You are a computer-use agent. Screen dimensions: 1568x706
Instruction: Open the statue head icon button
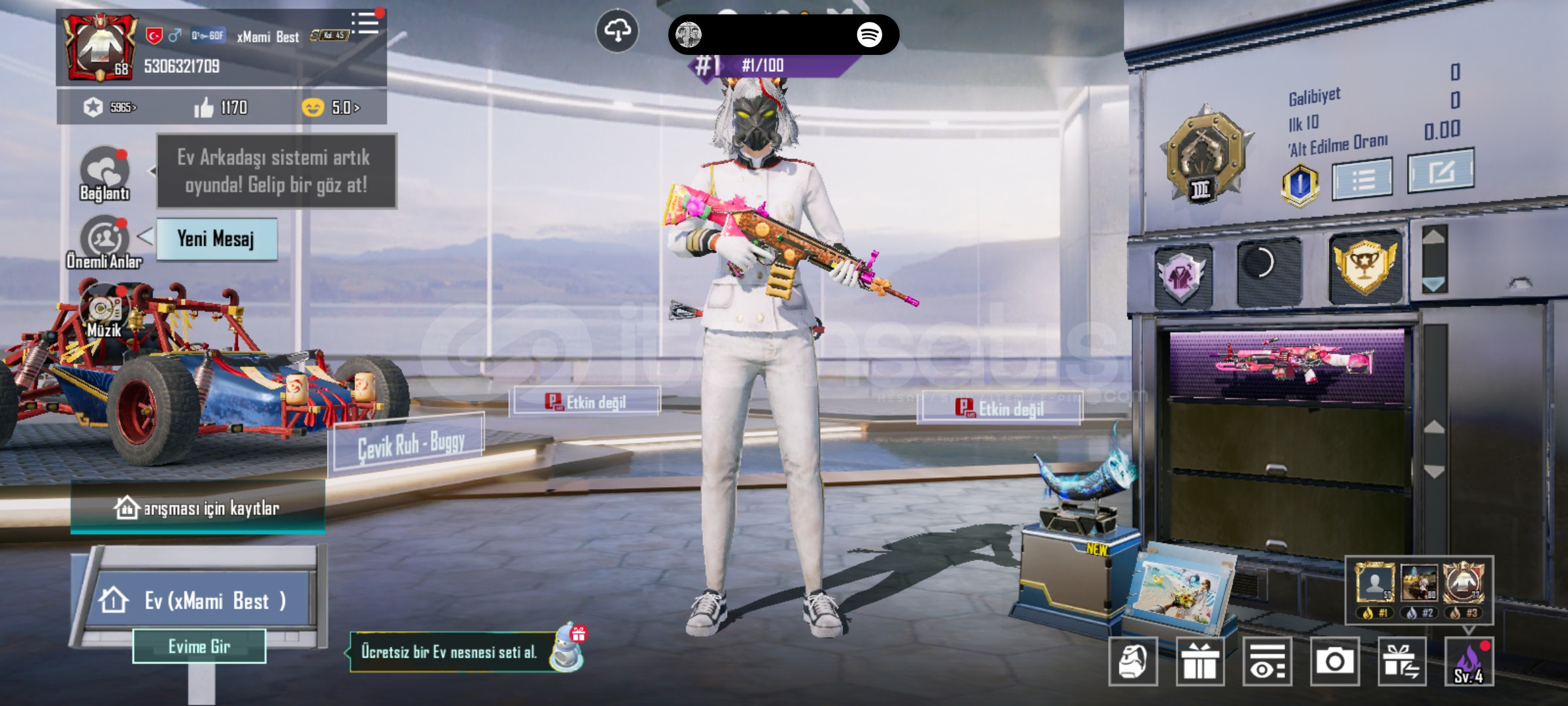[x=1133, y=662]
